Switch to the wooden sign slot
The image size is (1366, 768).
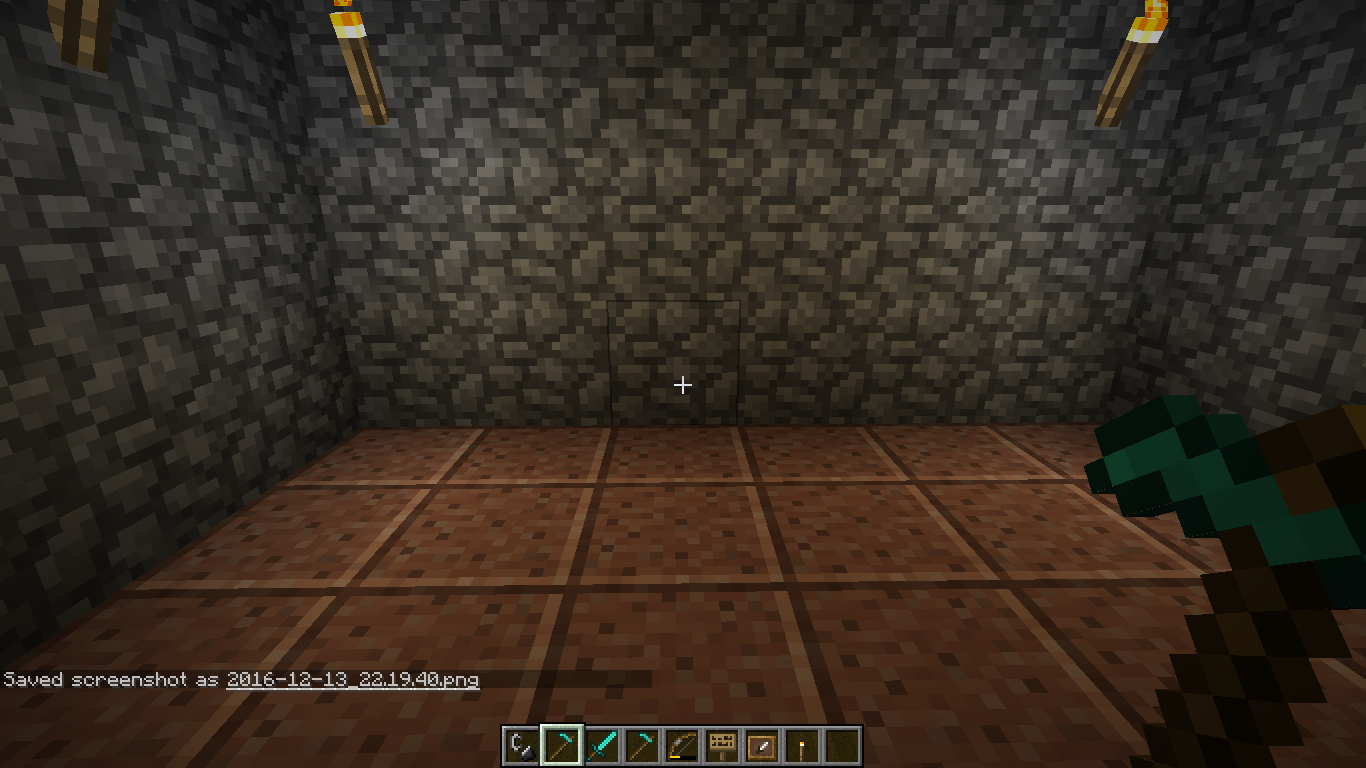click(x=721, y=746)
